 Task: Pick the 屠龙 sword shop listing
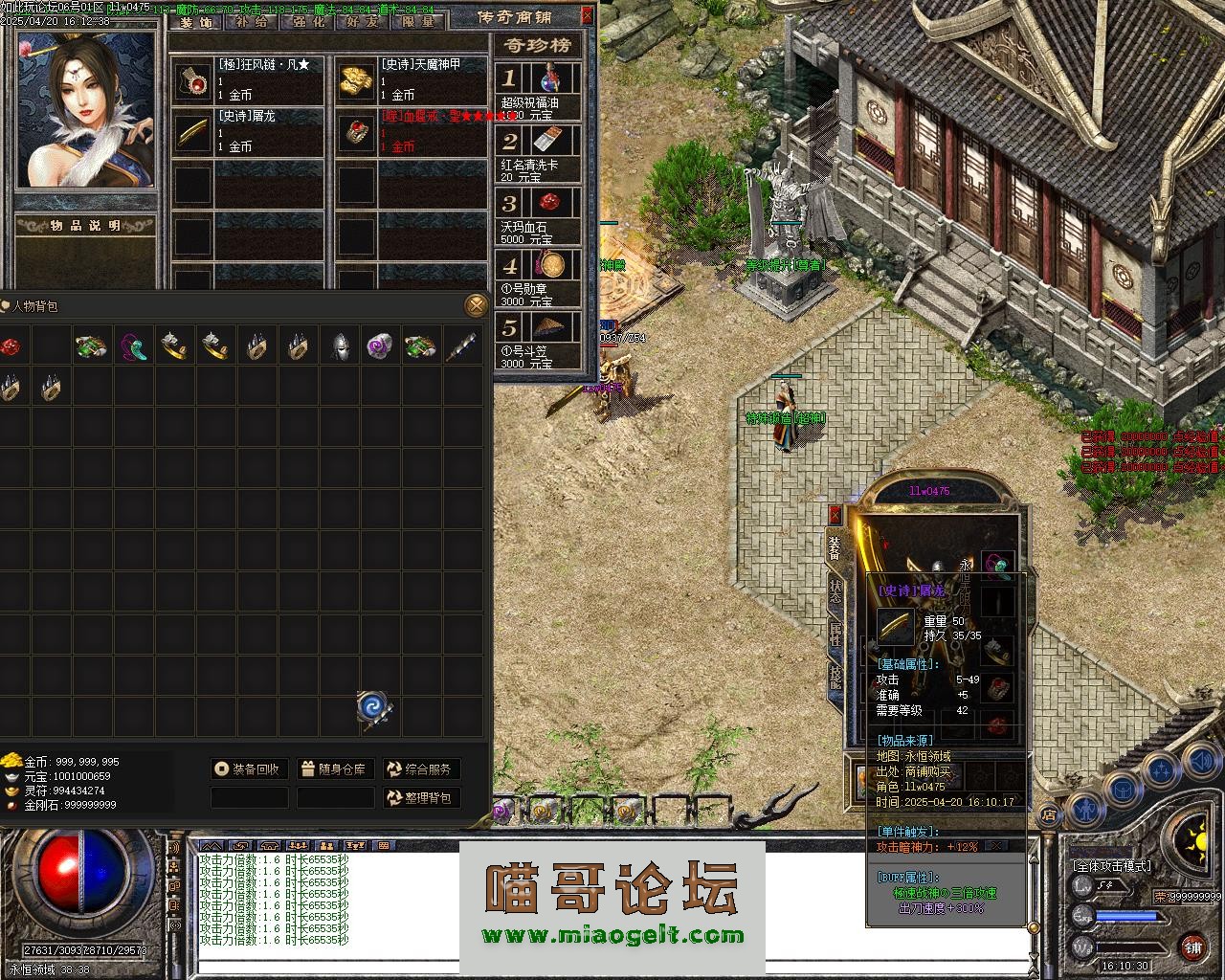point(249,131)
